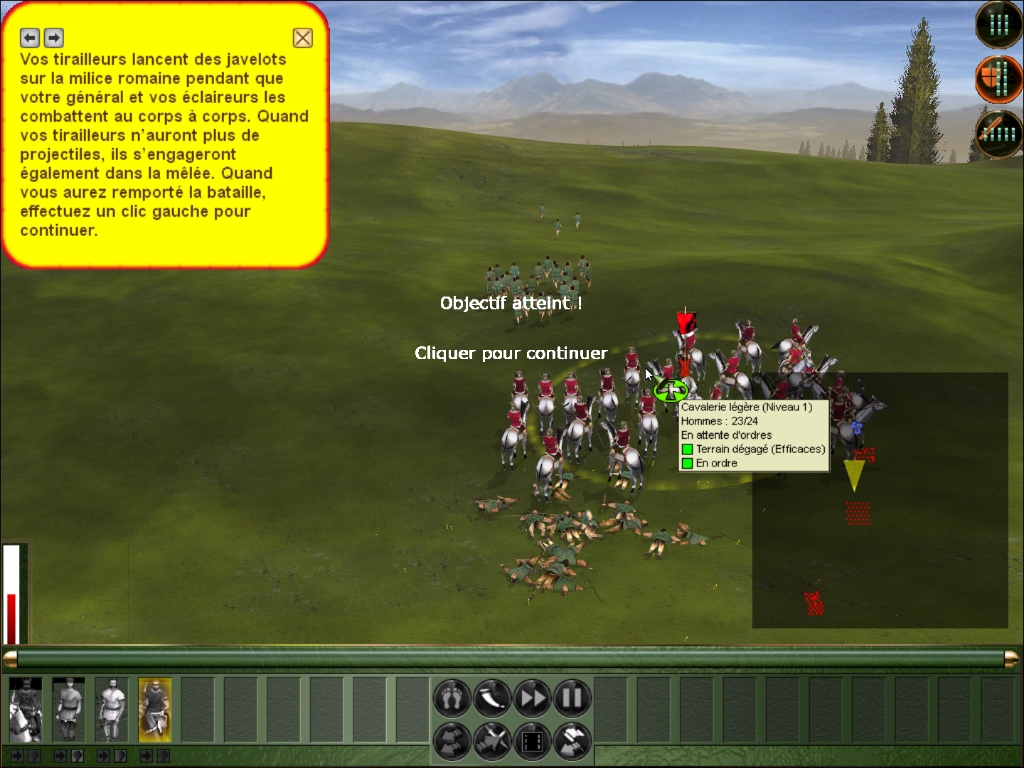The image size is (1024, 768).
Task: Select the mounted general unit card
Action: click(25, 710)
